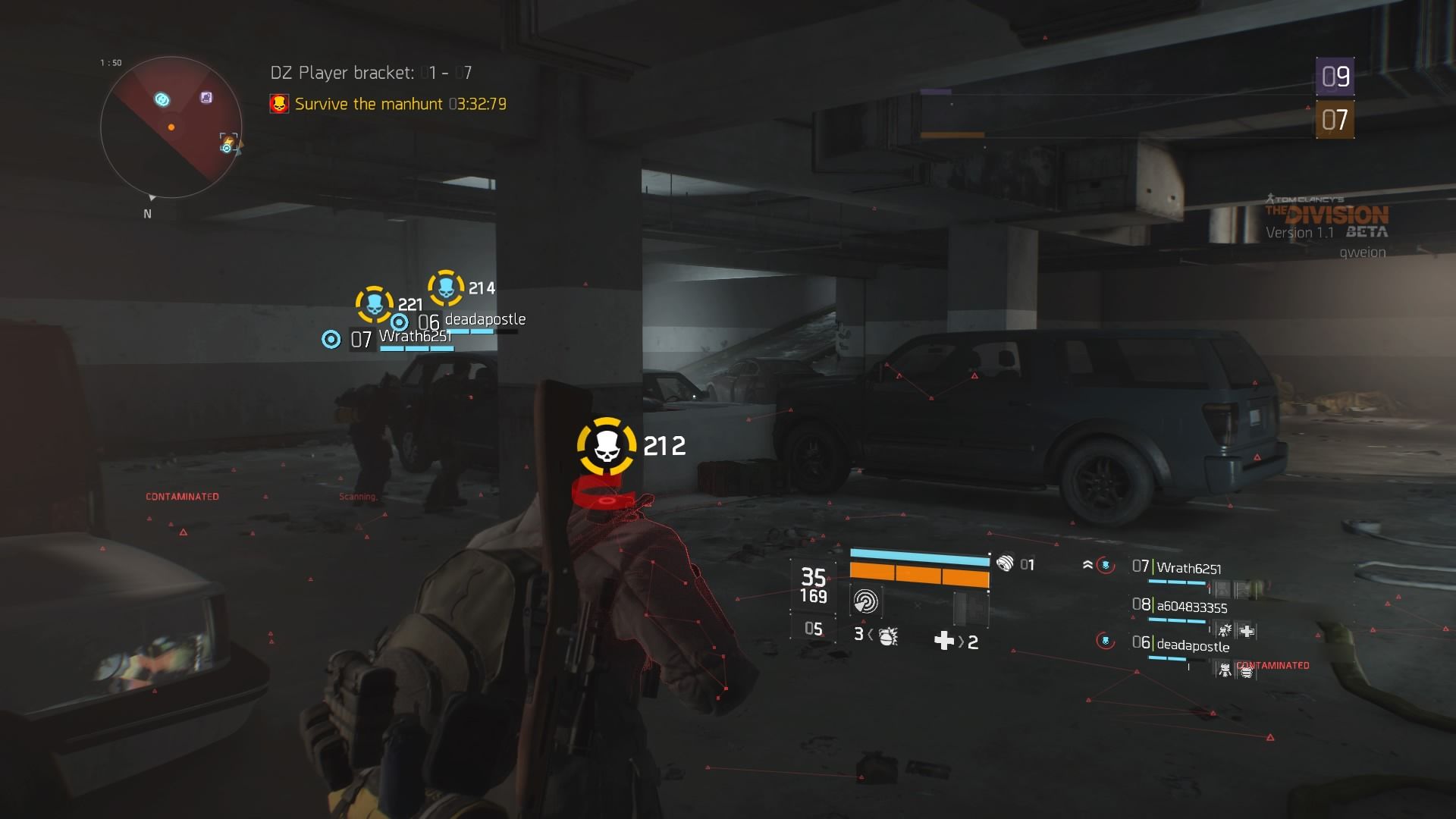
Task: Select Wrath6251 in the group list
Action: point(1188,568)
